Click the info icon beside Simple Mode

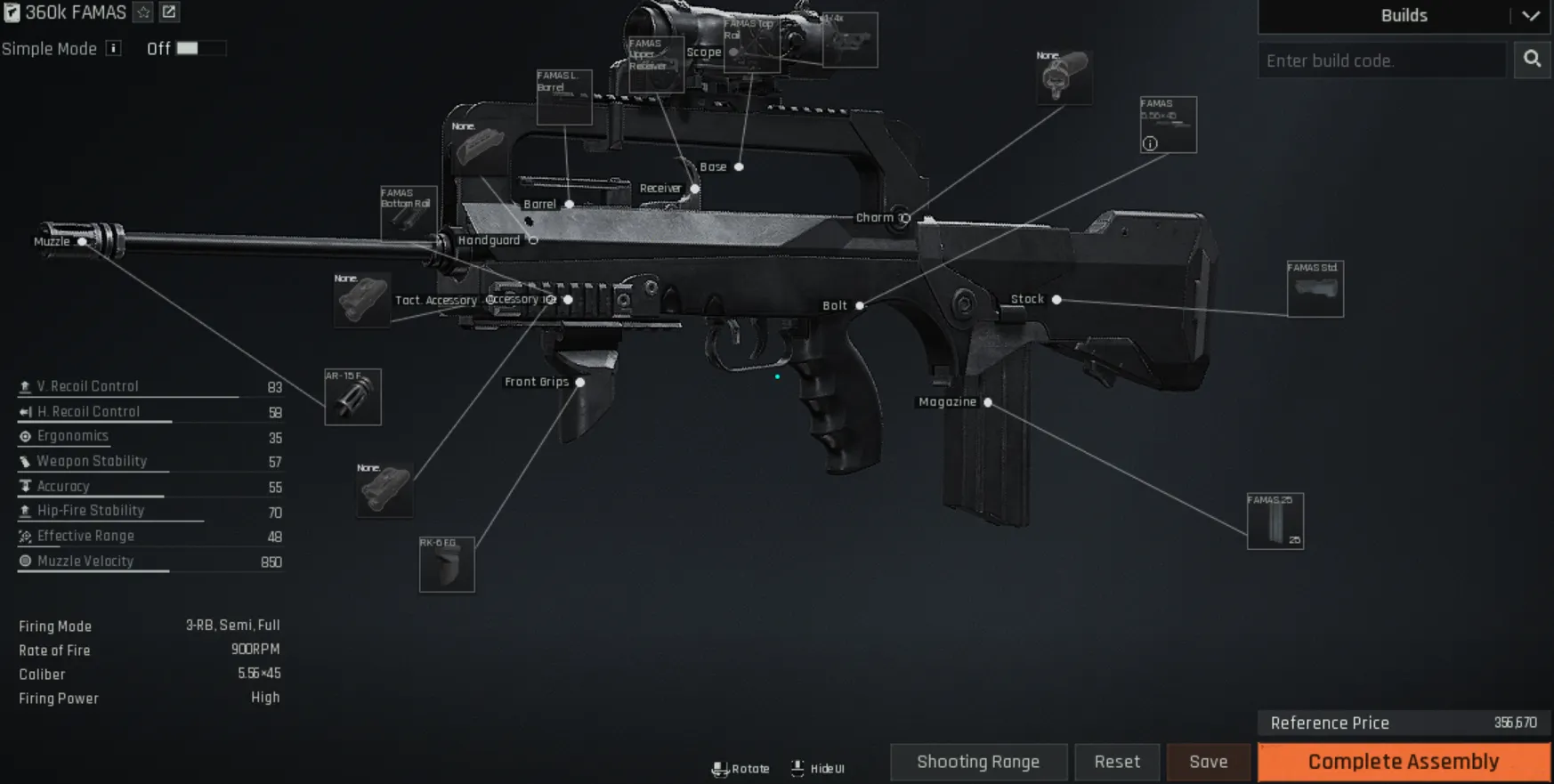(113, 49)
